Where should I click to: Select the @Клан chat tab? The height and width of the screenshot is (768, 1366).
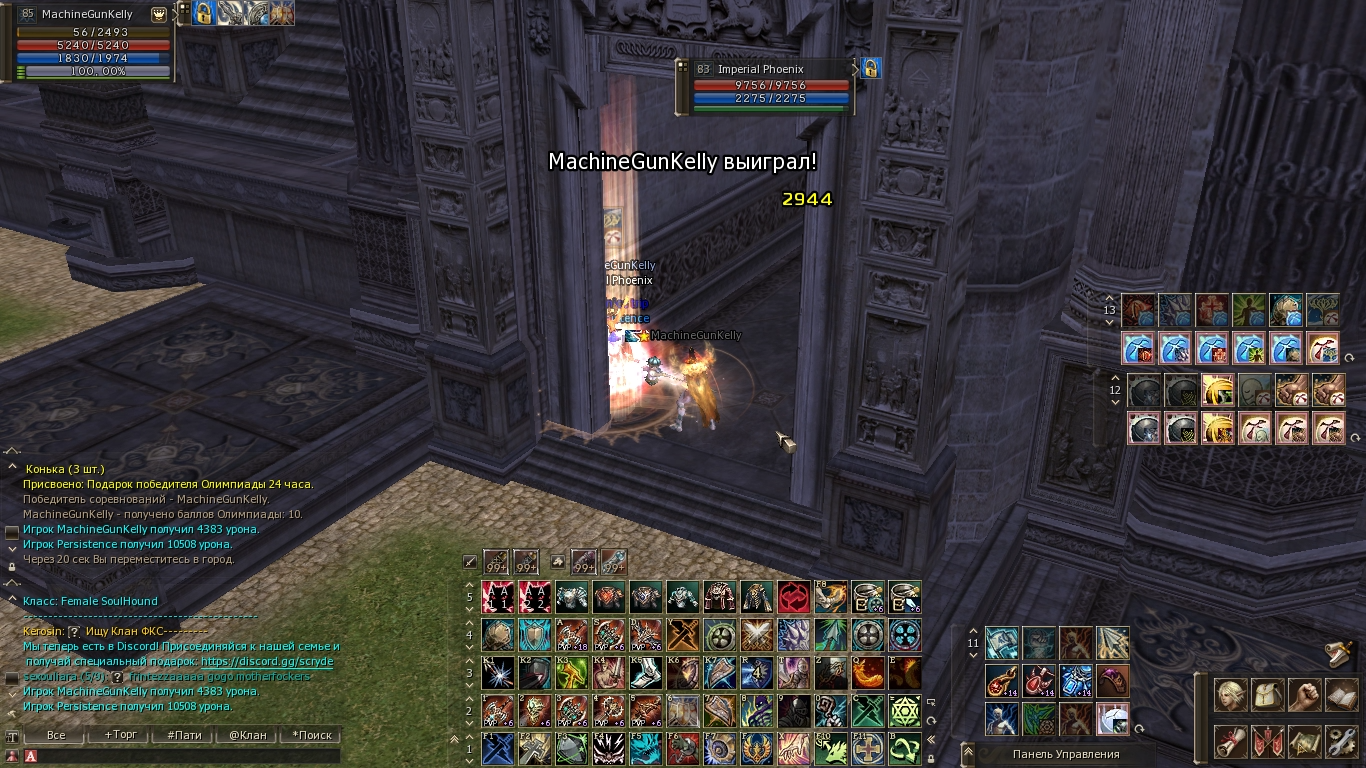pos(248,735)
